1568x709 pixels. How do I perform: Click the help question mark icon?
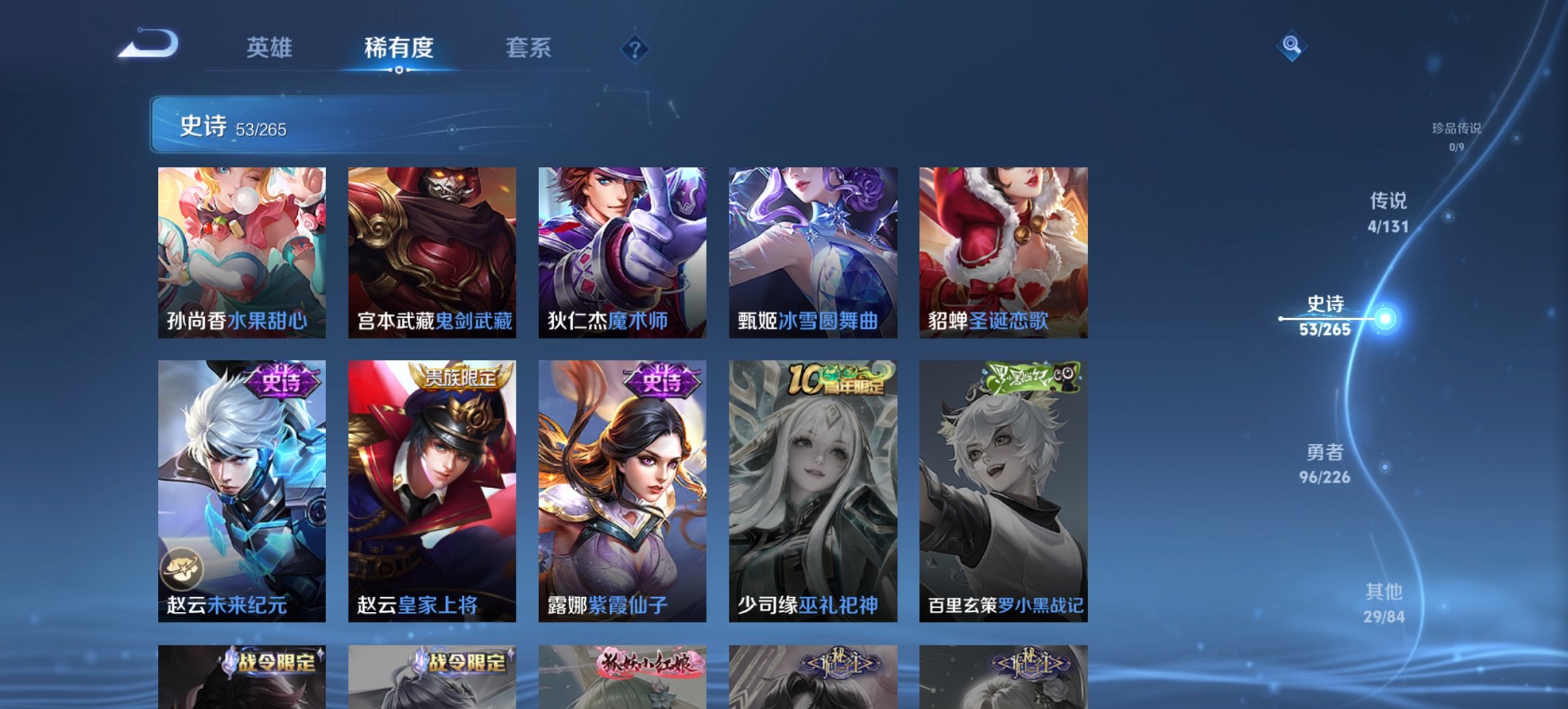point(635,49)
